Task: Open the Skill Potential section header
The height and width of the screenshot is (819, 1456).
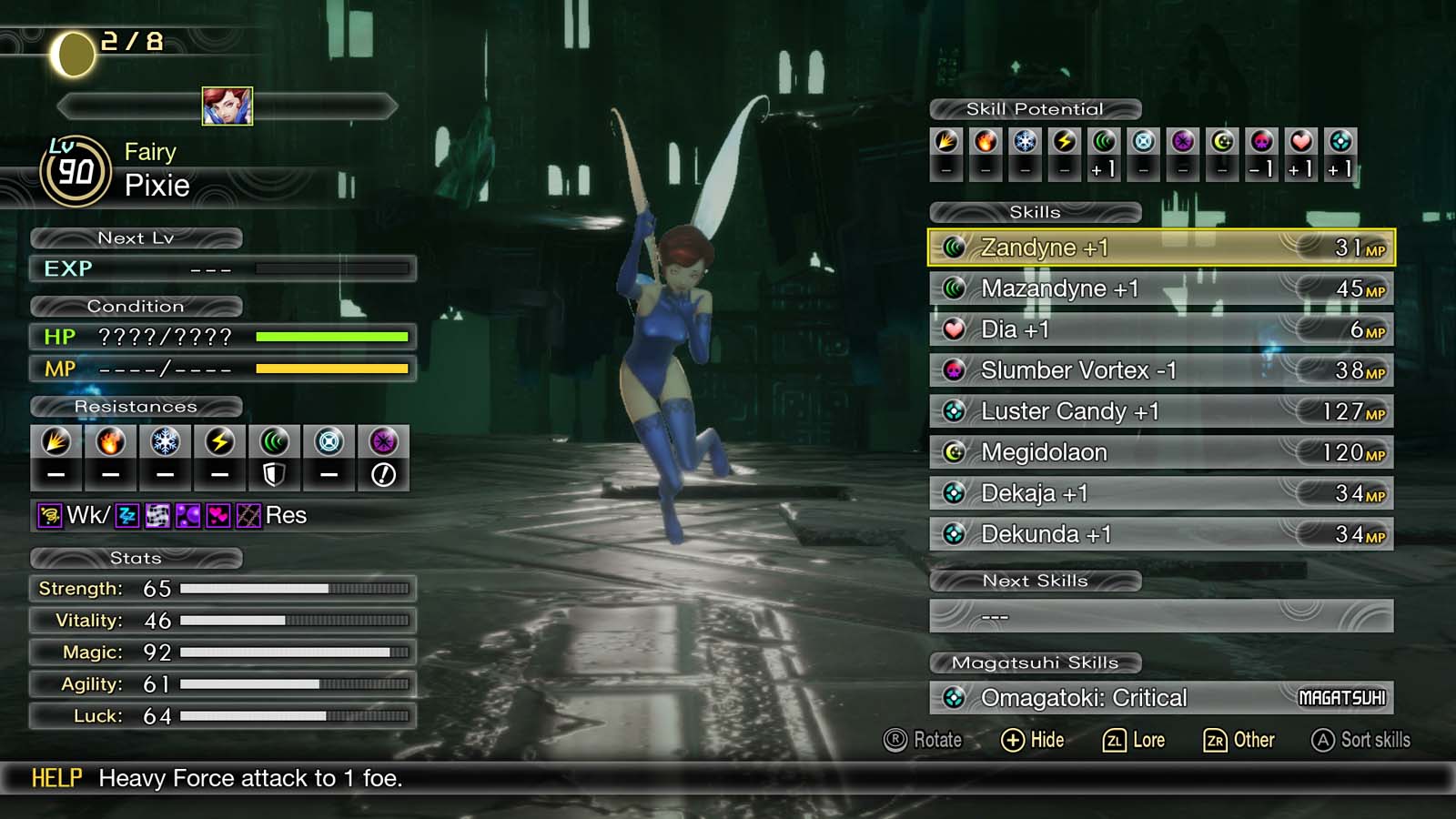Action: 1035,108
